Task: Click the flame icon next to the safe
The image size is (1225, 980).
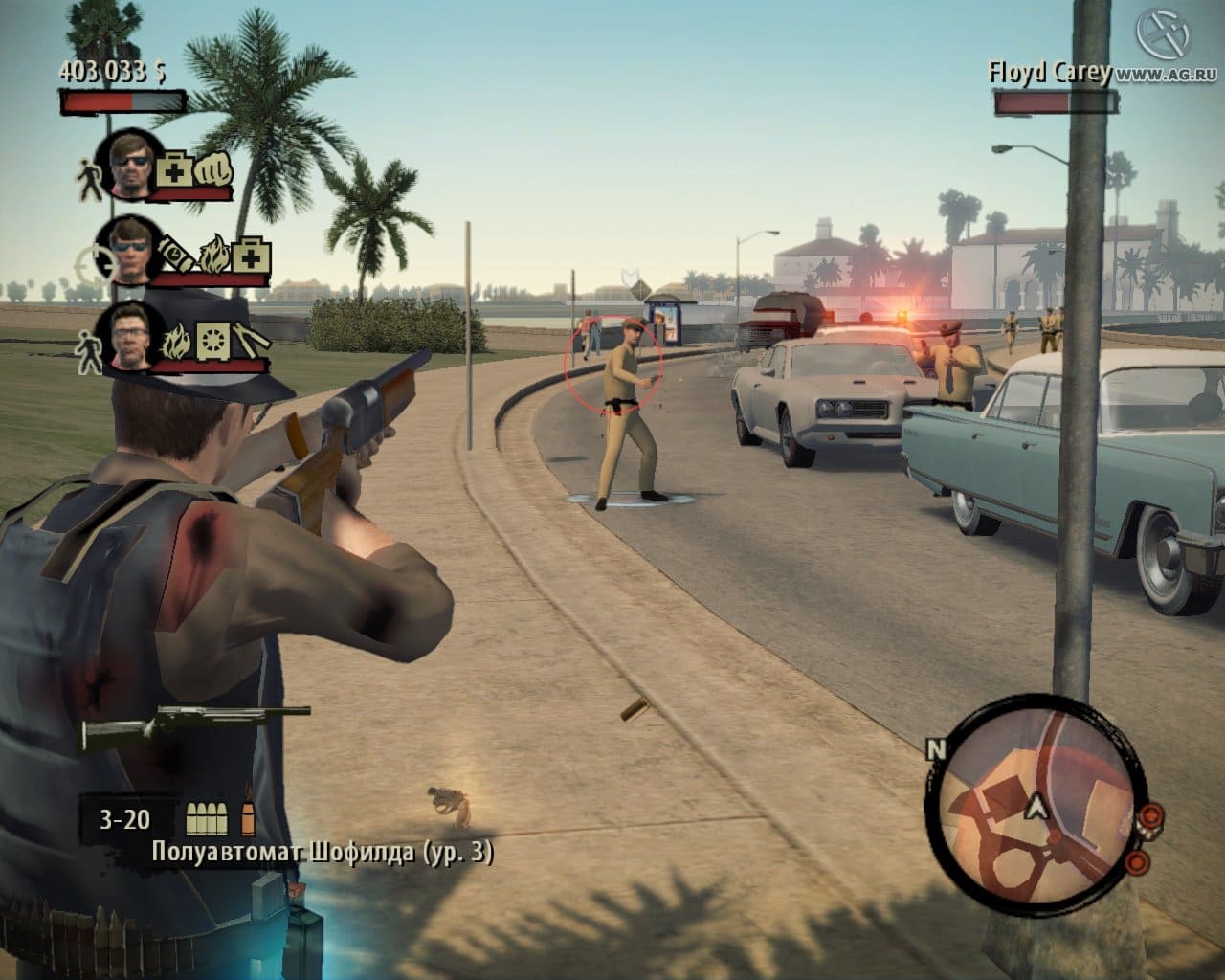Action: (178, 340)
